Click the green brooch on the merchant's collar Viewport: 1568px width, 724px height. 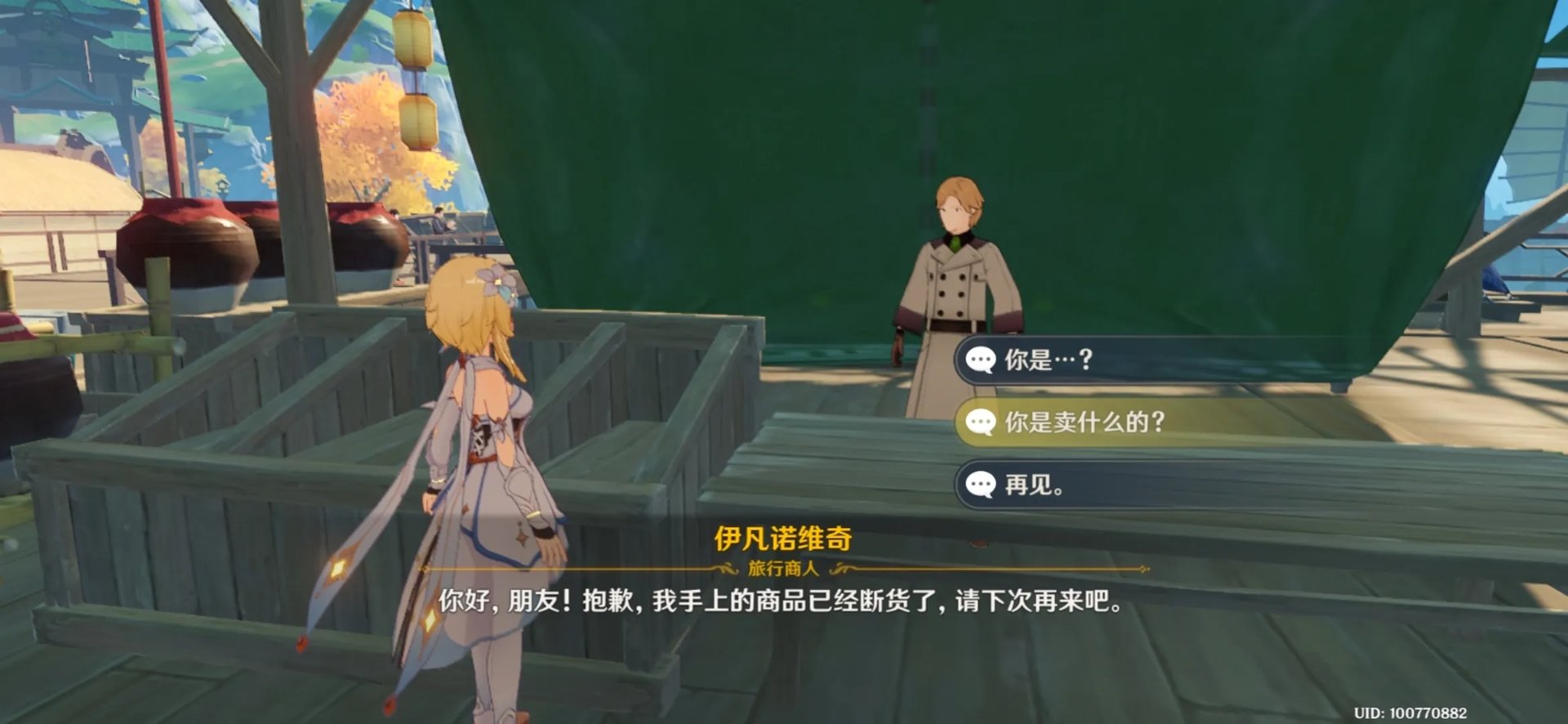click(x=957, y=242)
